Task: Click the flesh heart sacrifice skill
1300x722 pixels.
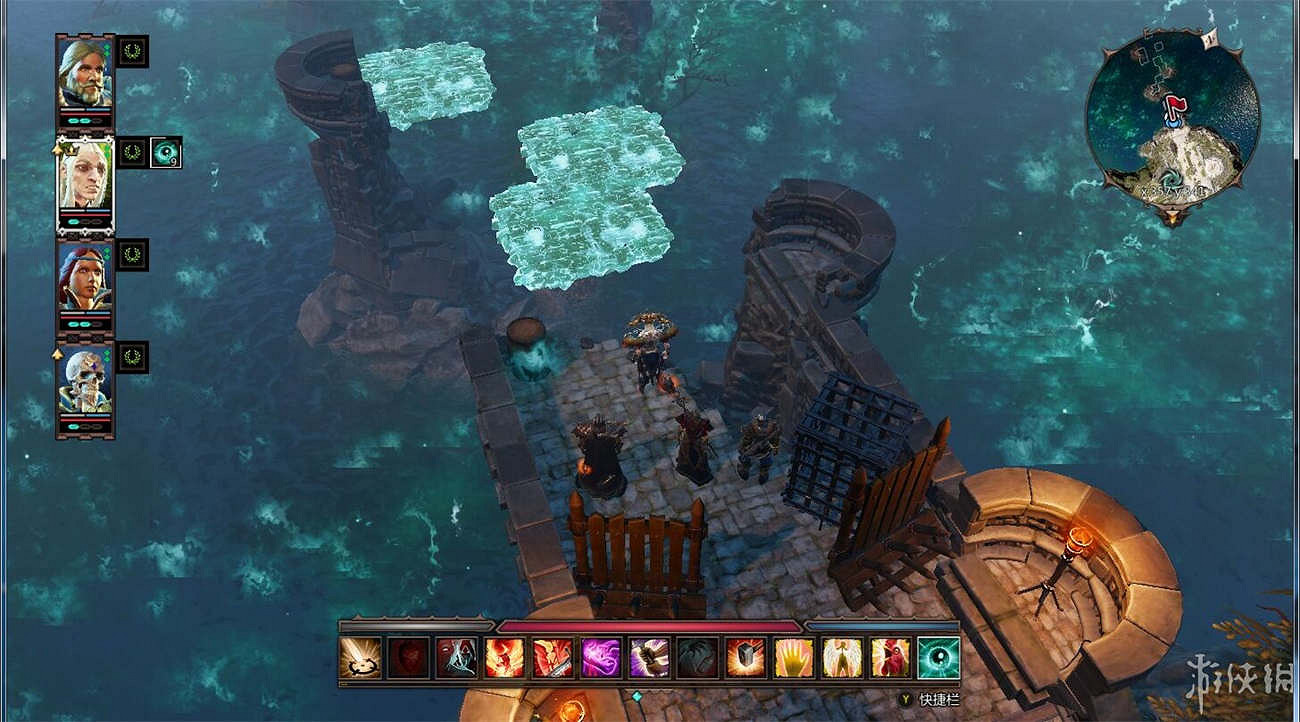Action: (407, 655)
